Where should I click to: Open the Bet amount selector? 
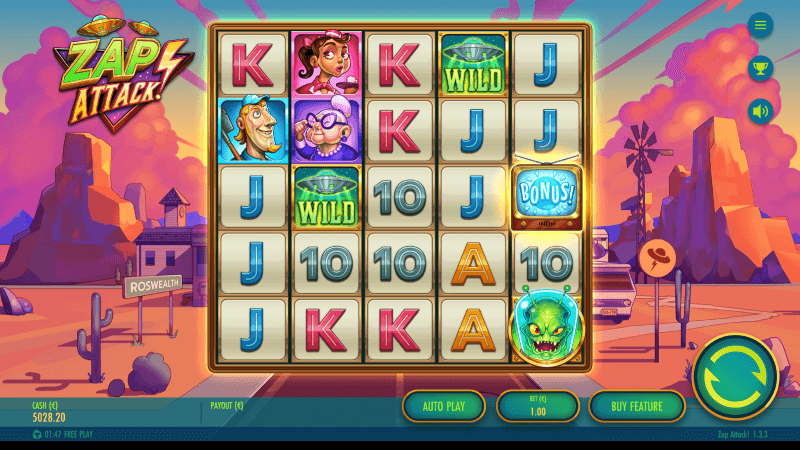pyautogui.click(x=538, y=406)
